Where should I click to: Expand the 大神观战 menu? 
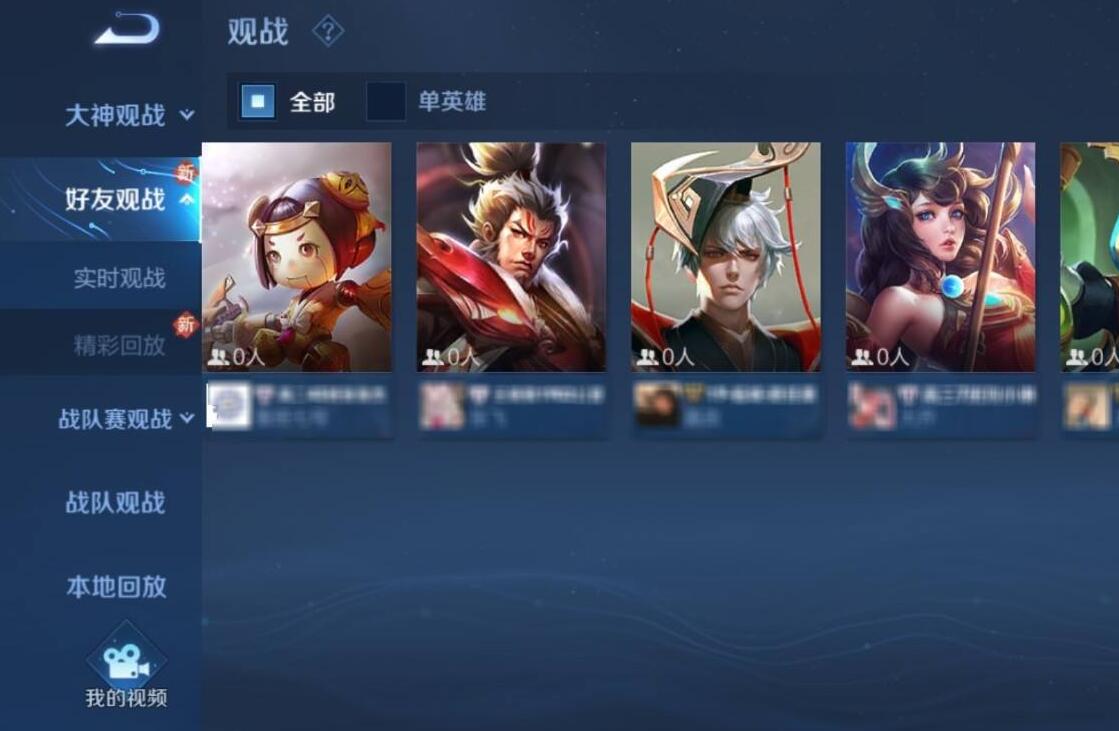coord(128,115)
